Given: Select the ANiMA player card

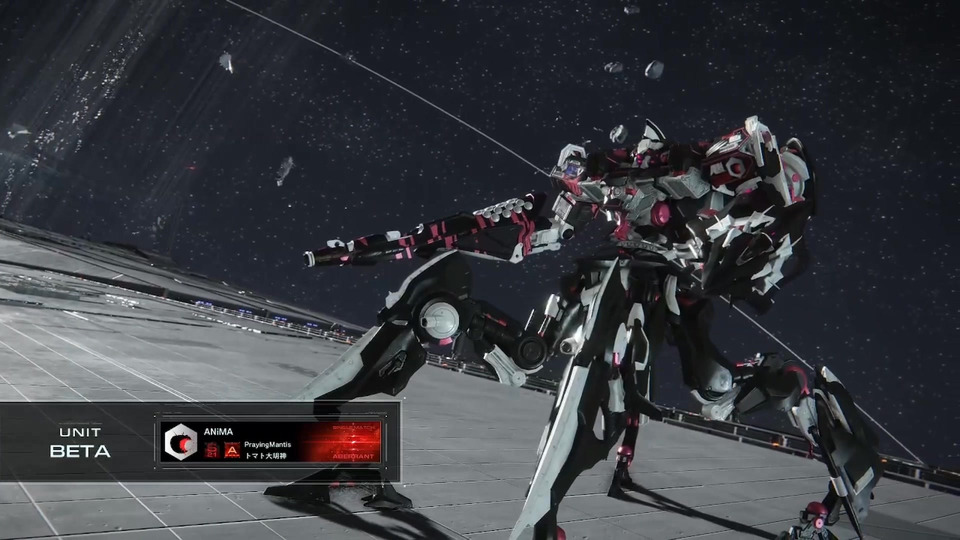Looking at the screenshot, I should point(270,441).
